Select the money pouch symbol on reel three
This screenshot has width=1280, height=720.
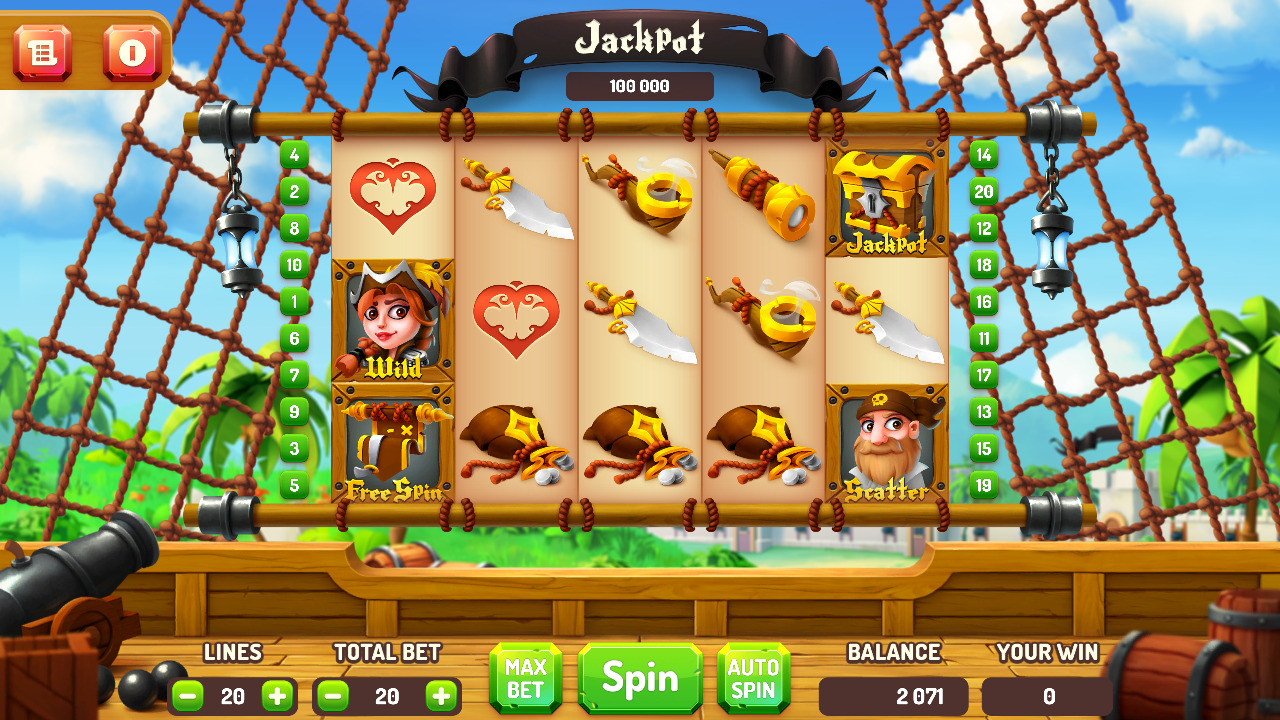point(640,440)
